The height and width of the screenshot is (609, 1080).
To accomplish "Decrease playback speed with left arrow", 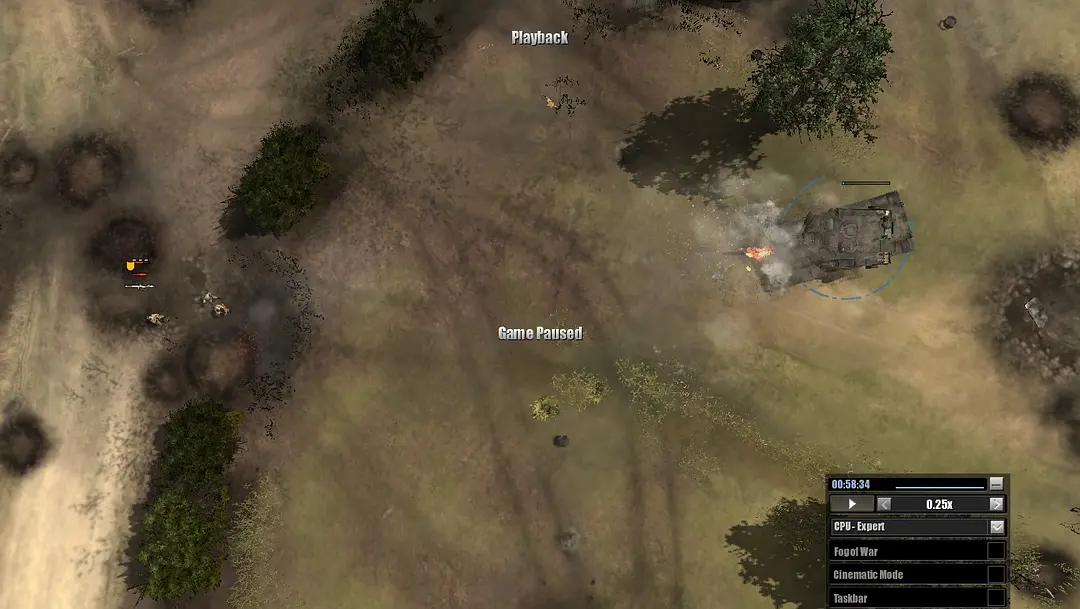I will 884,504.
